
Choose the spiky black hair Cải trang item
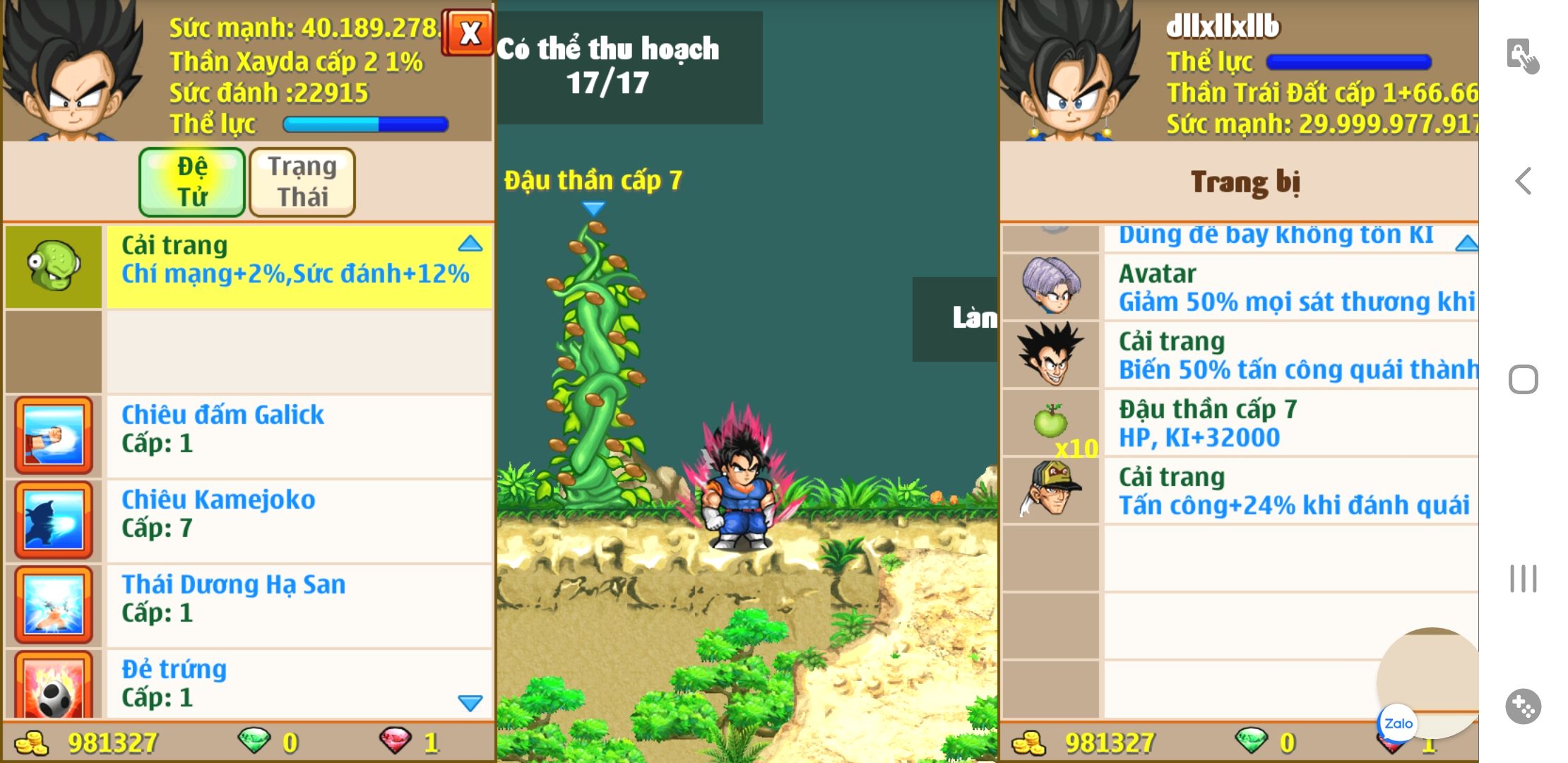1240,355
